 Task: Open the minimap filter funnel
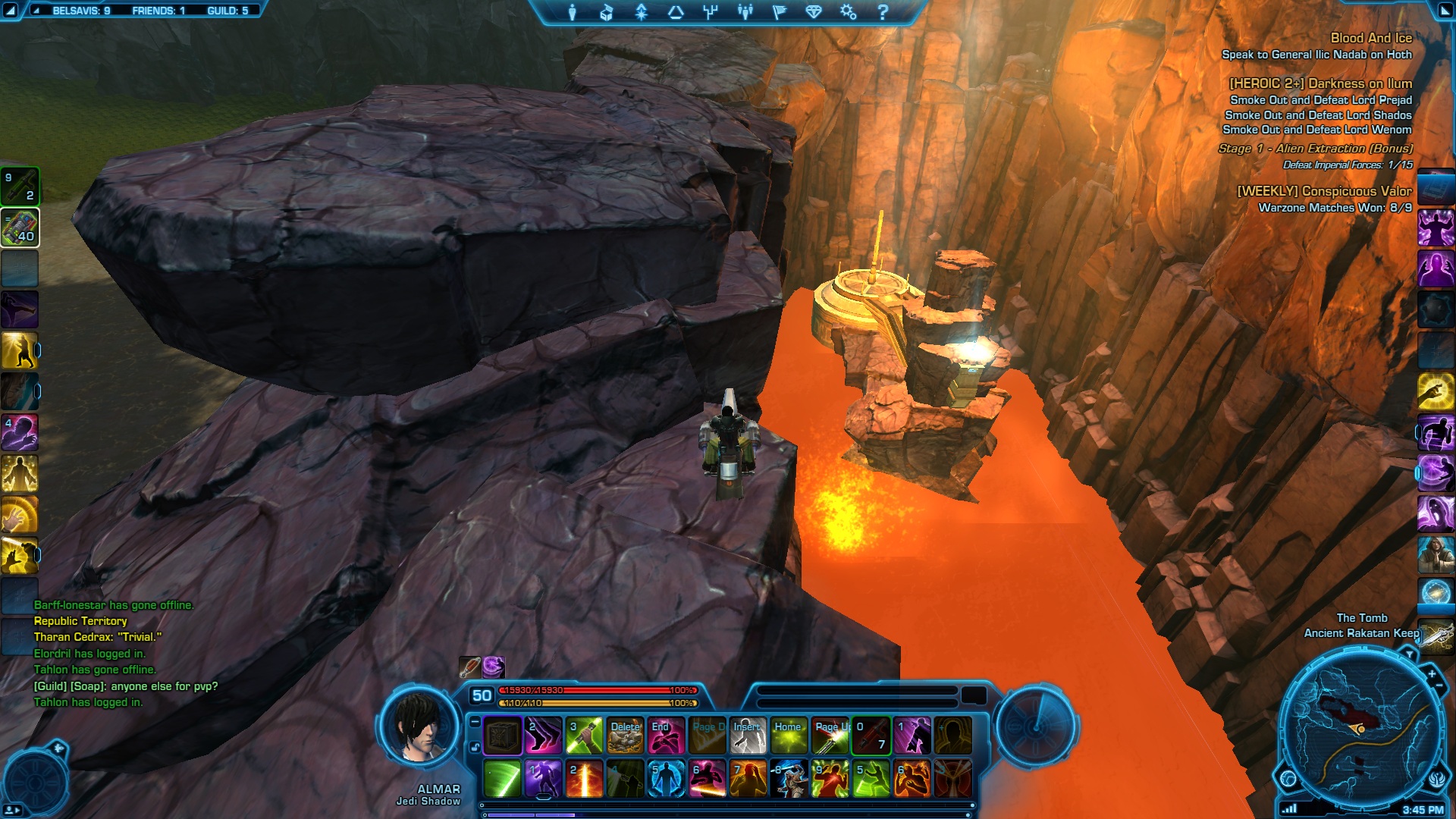point(1409,654)
